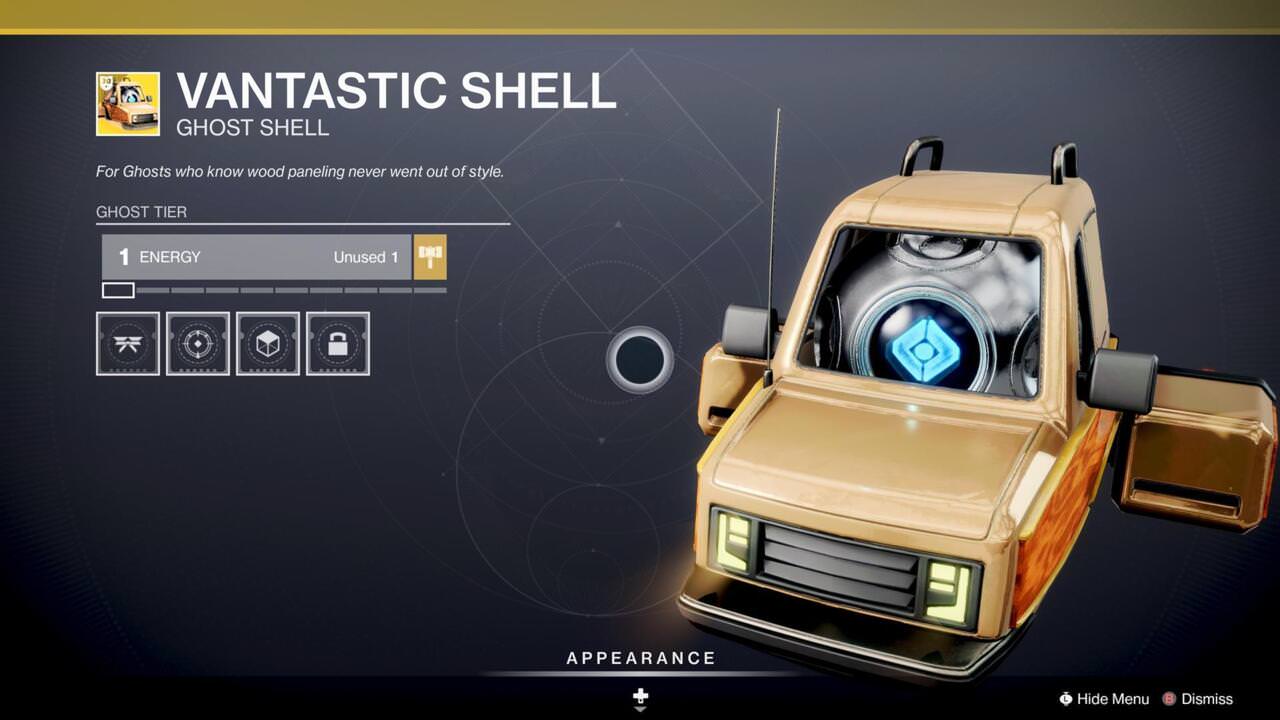Click the locked padlock mod socket

click(x=337, y=343)
